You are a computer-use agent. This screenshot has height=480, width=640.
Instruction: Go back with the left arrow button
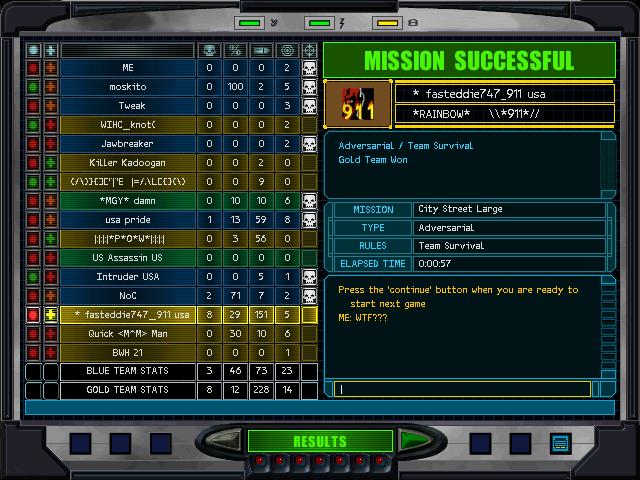pos(227,440)
